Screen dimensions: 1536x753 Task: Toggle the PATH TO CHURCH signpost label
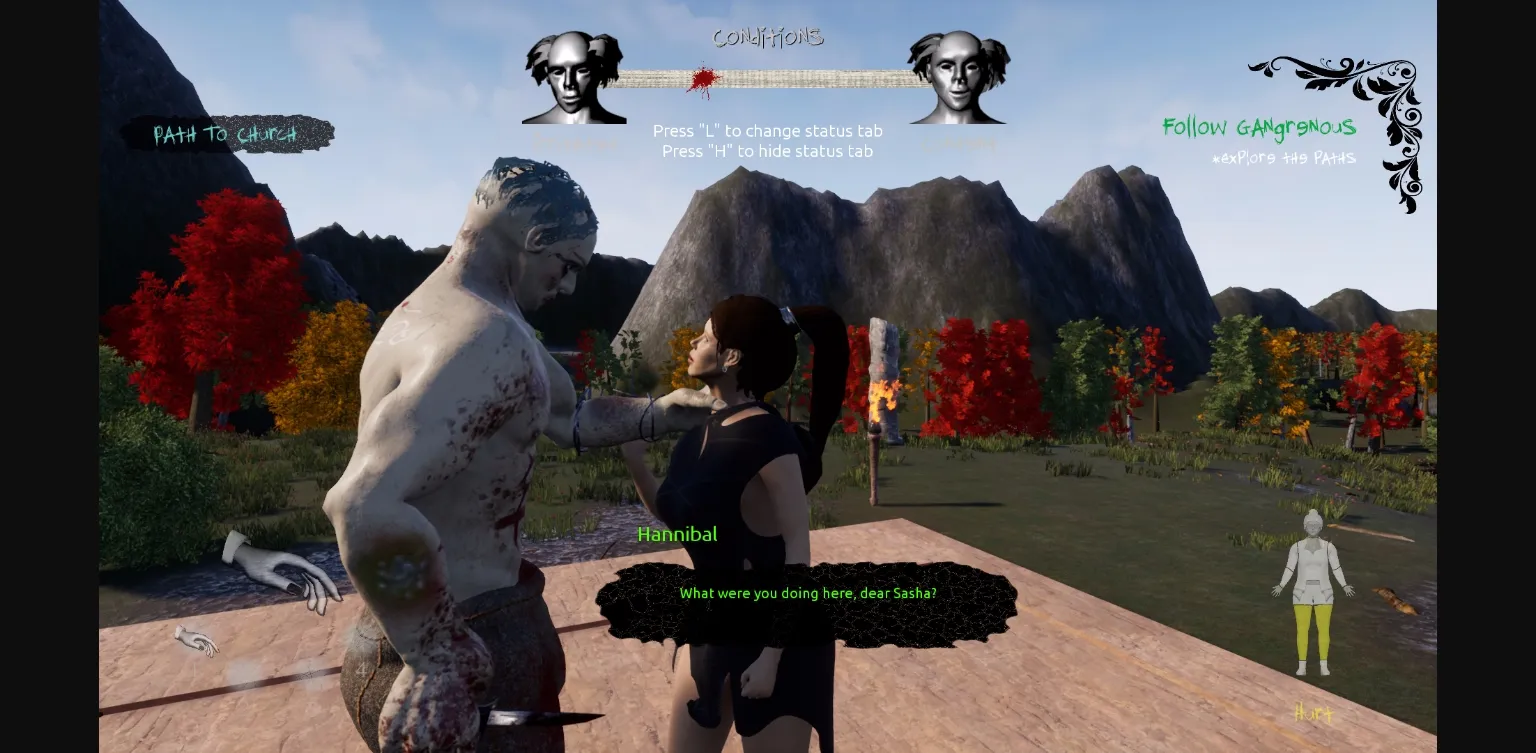(227, 134)
